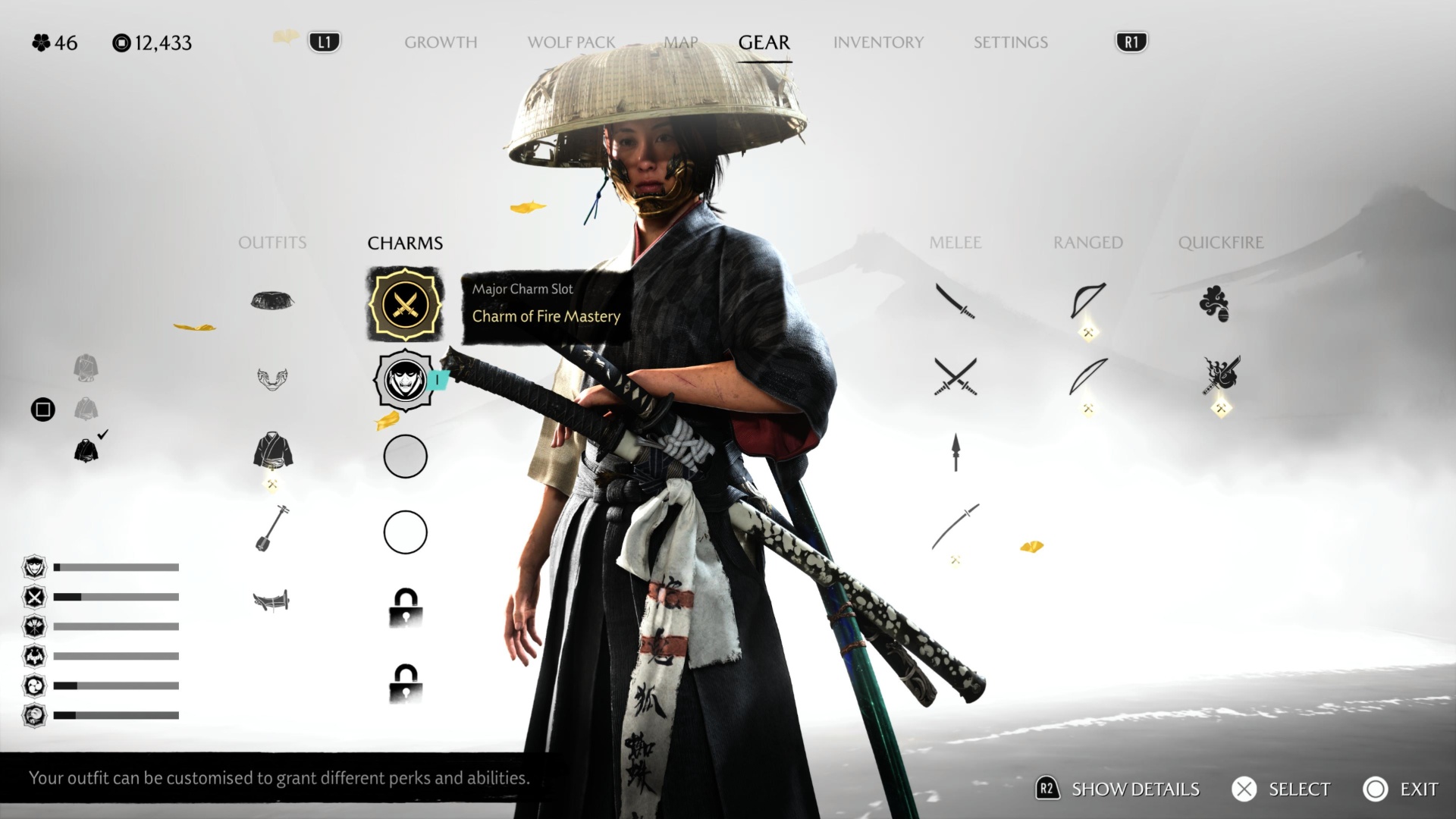The image size is (1456, 819).
Task: Select the spear melee weapon
Action: 955,452
